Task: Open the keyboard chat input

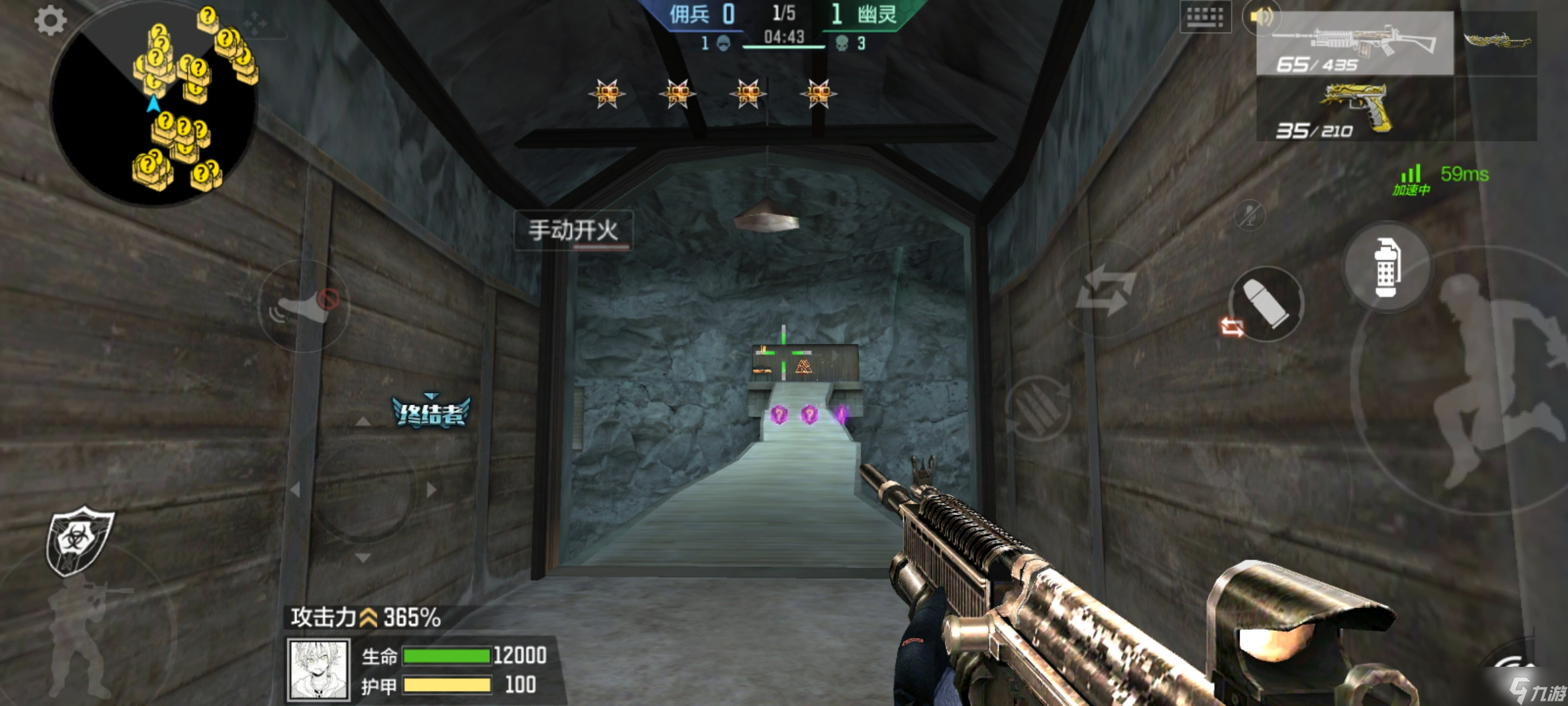Action: 1205,17
